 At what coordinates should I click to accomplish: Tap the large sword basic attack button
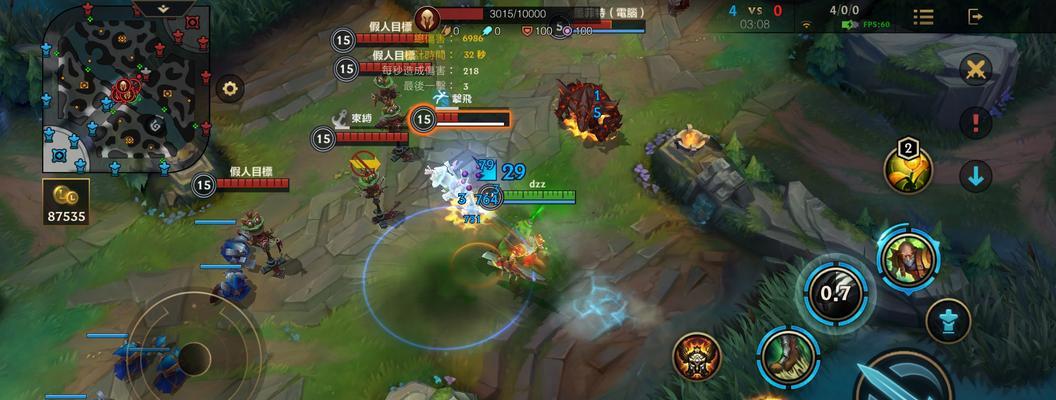[x=905, y=380]
